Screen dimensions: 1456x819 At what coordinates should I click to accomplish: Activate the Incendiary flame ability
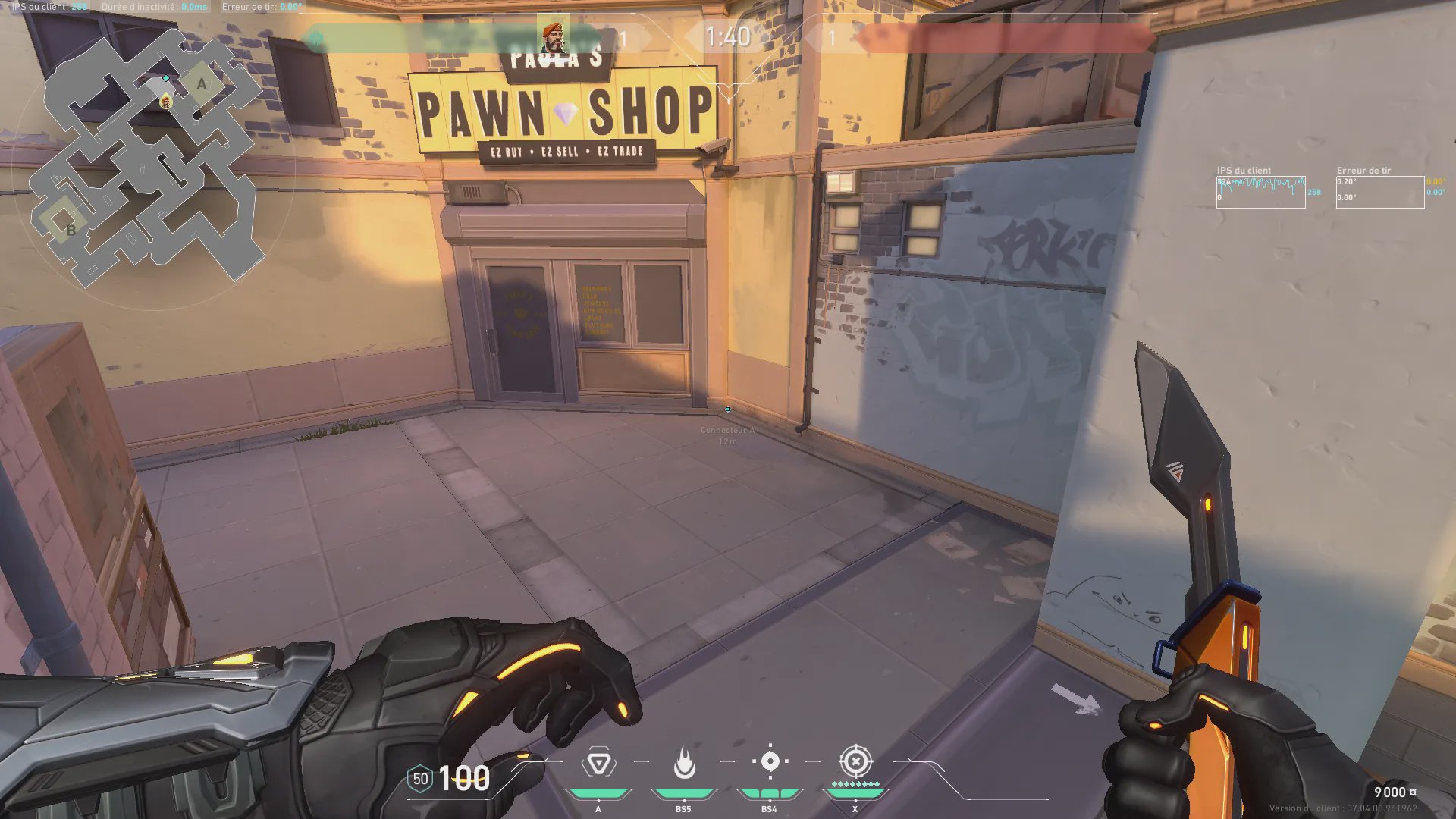684,763
